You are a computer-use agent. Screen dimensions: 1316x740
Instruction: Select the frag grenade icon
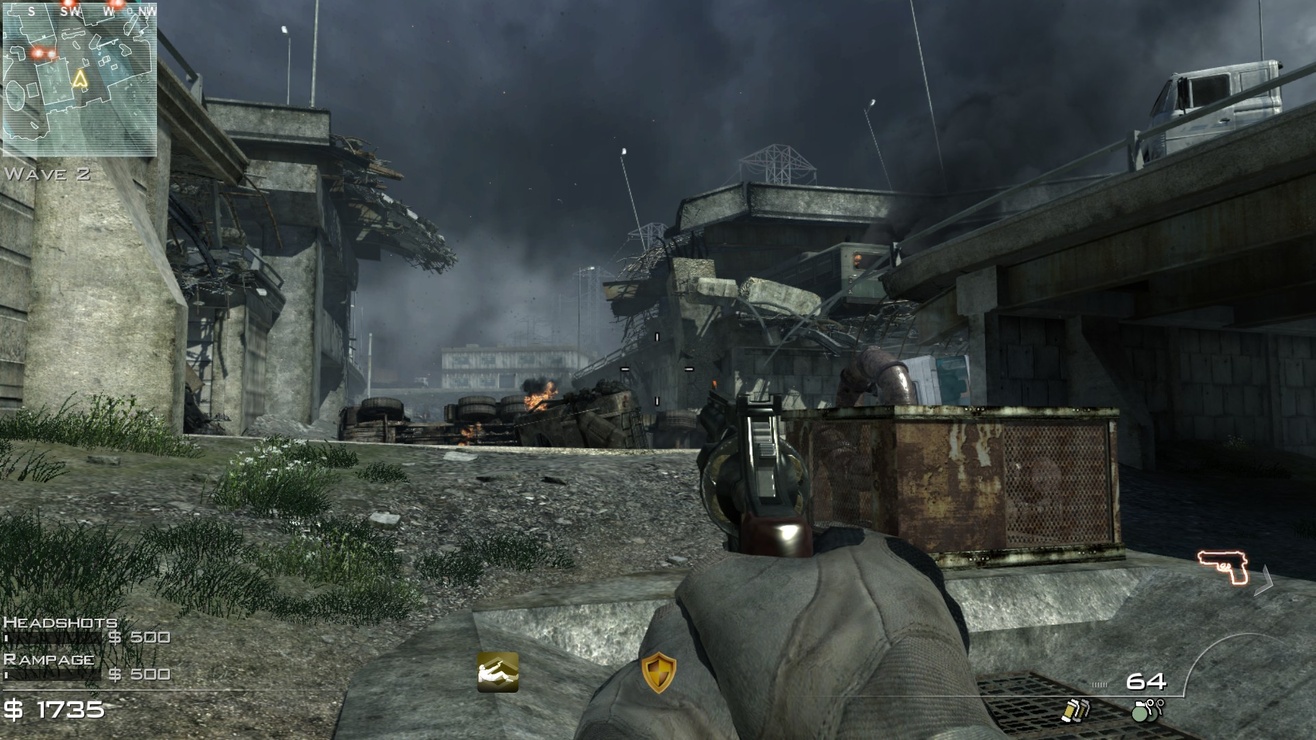click(x=1146, y=710)
